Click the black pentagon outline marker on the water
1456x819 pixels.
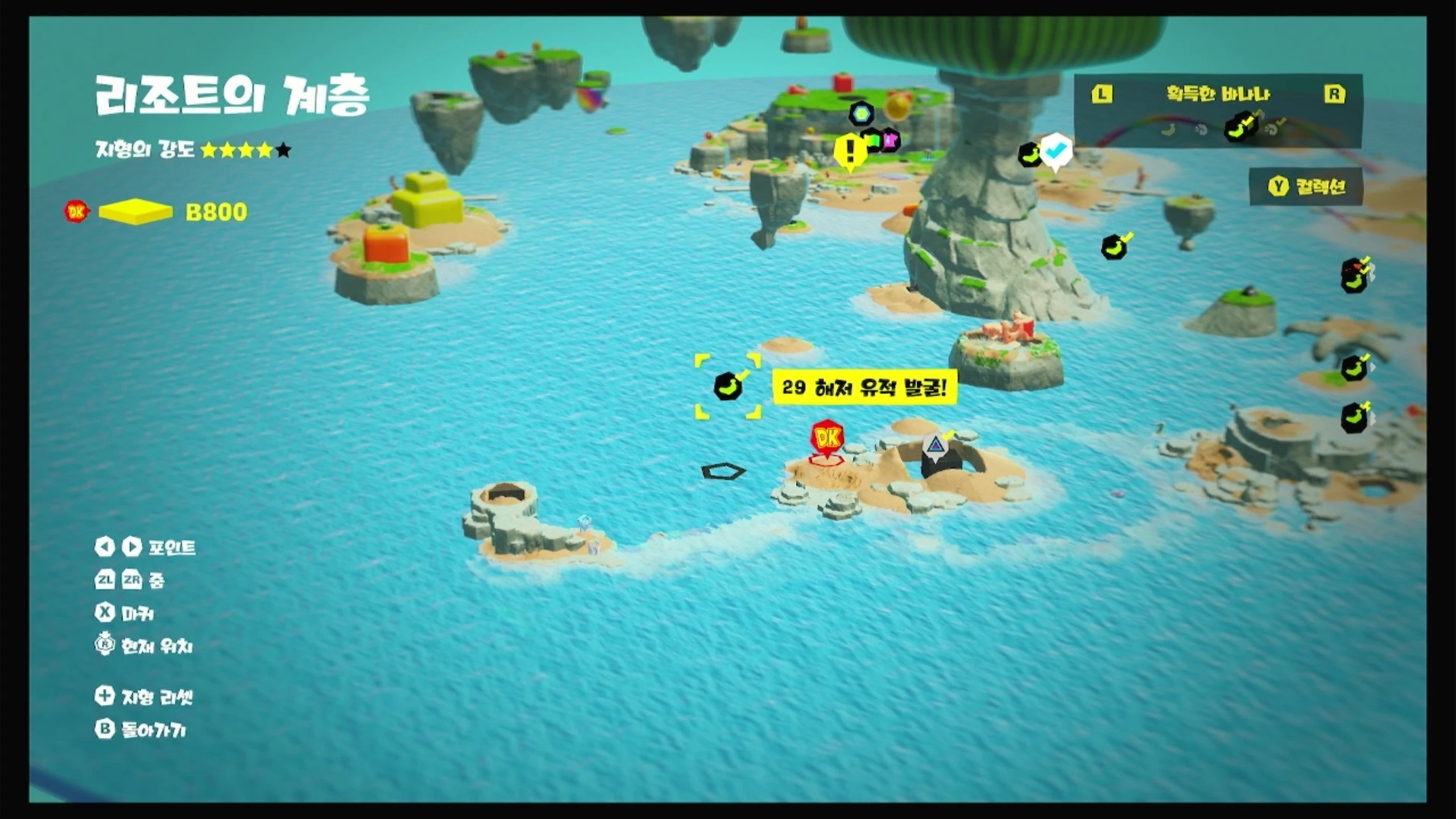point(722,471)
